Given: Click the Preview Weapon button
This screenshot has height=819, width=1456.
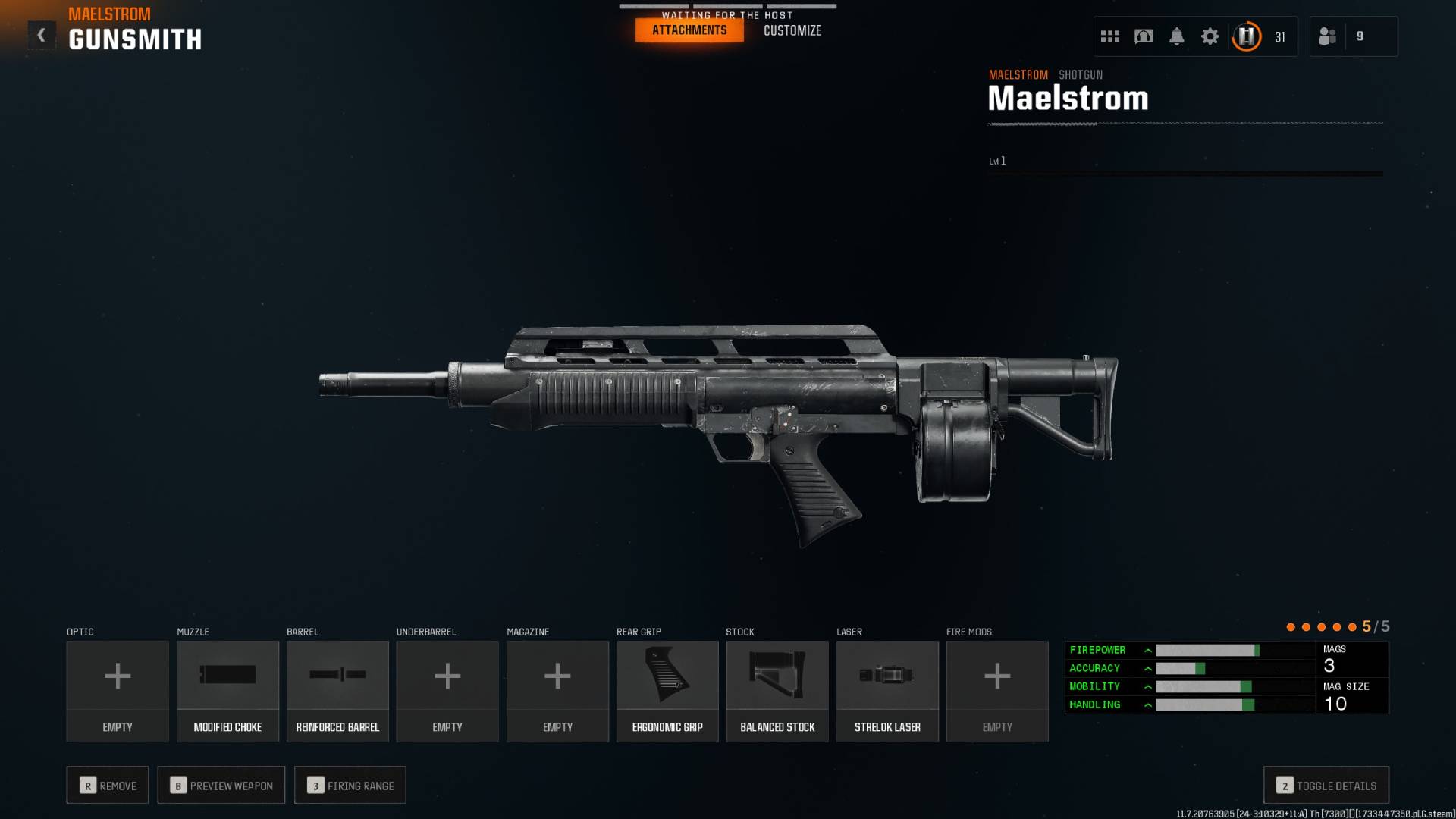Looking at the screenshot, I should (221, 785).
